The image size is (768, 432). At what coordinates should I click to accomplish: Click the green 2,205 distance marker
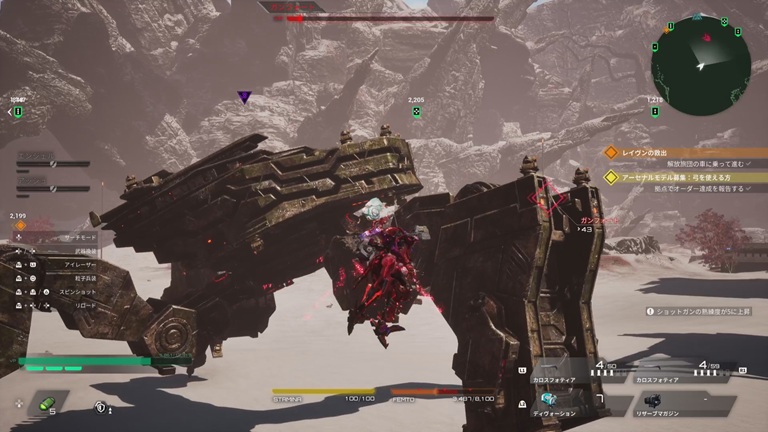[416, 111]
